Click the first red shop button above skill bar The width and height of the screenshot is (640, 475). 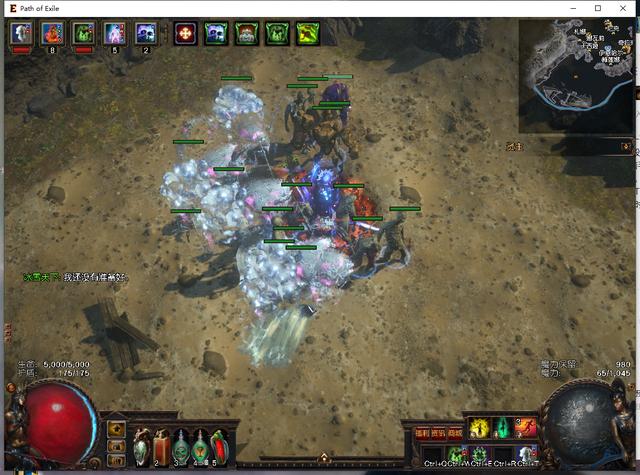click(x=422, y=434)
